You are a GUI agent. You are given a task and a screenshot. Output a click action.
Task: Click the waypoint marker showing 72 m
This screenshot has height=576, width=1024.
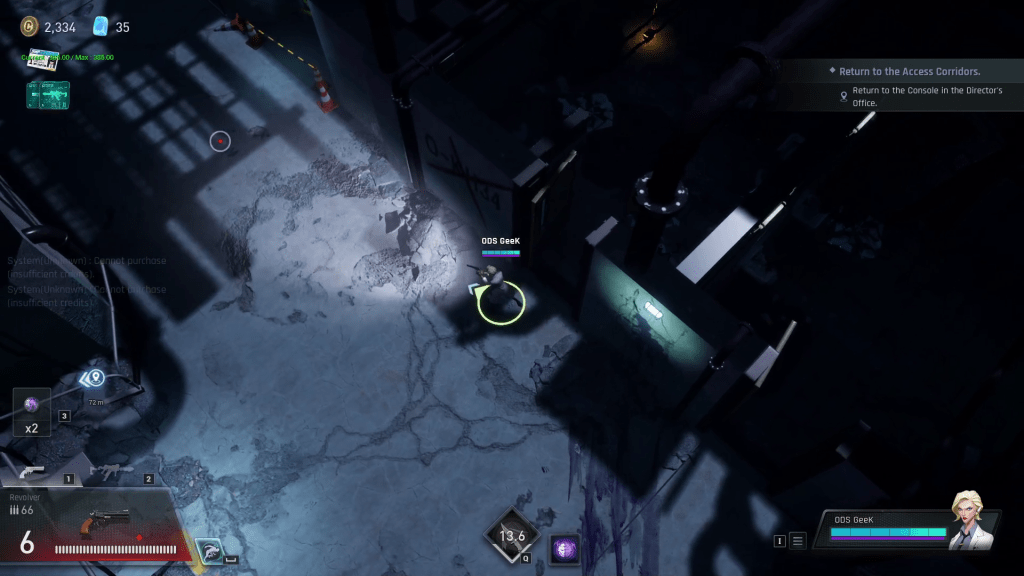tap(94, 378)
